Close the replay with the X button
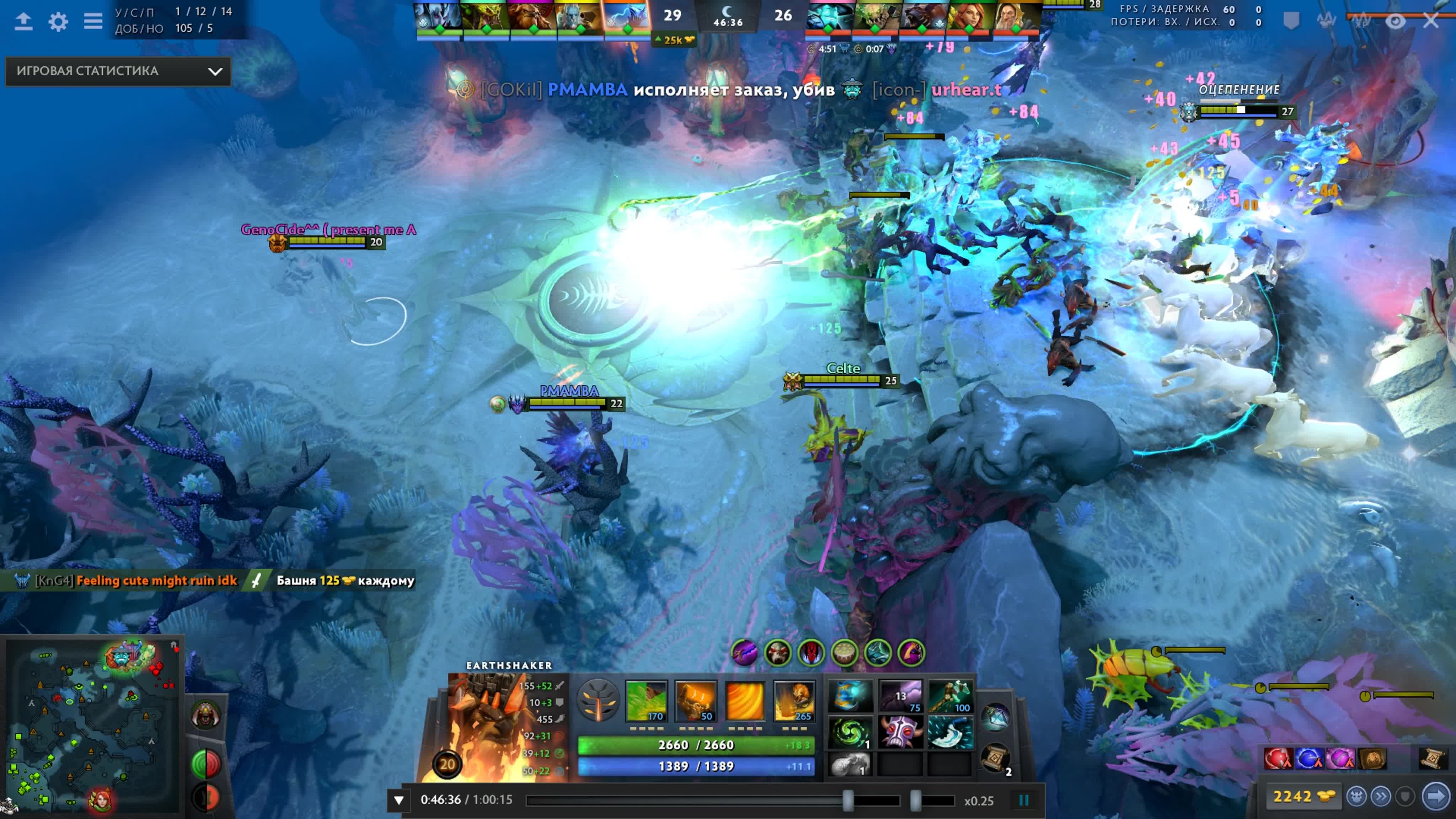Viewport: 1456px width, 819px height. point(1430,21)
